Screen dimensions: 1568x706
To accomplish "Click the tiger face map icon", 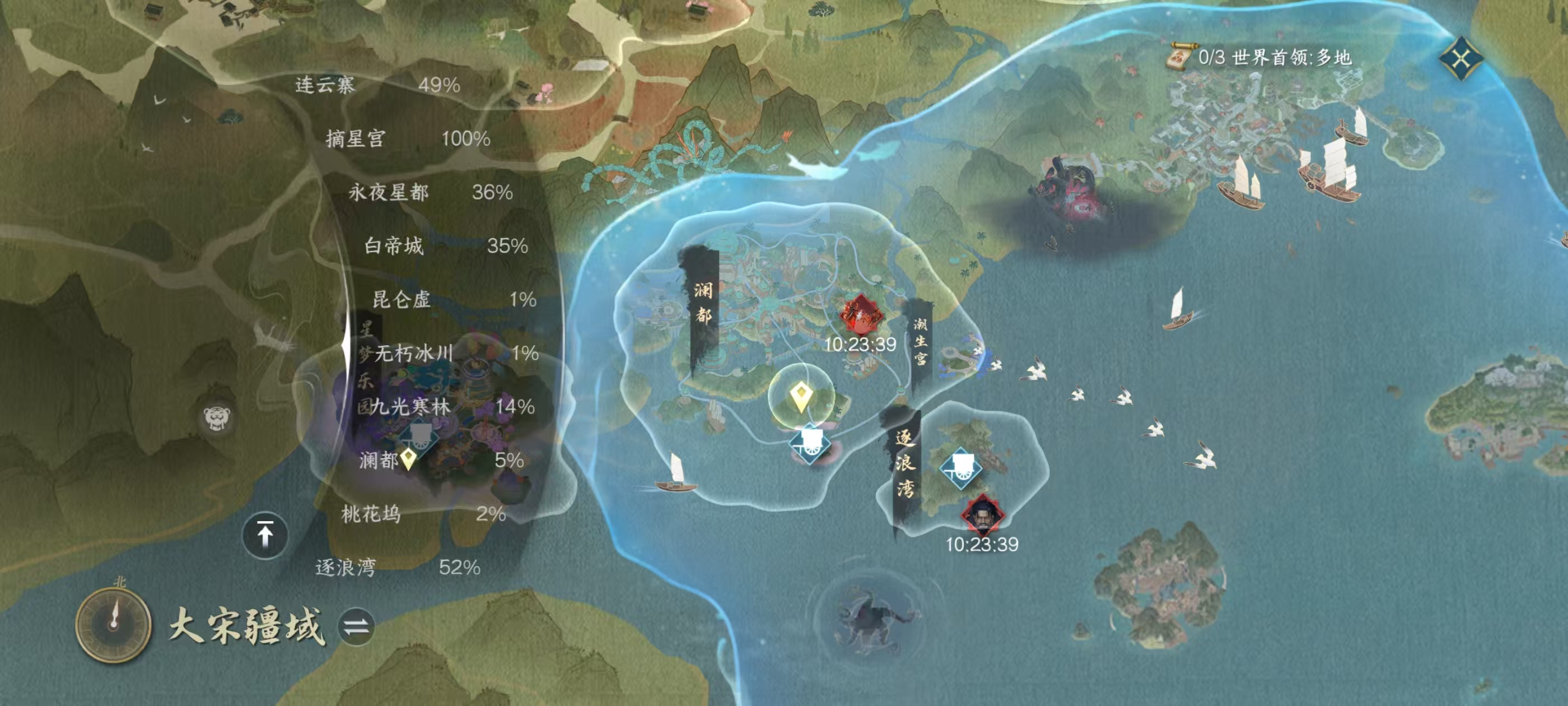I will coord(217,418).
